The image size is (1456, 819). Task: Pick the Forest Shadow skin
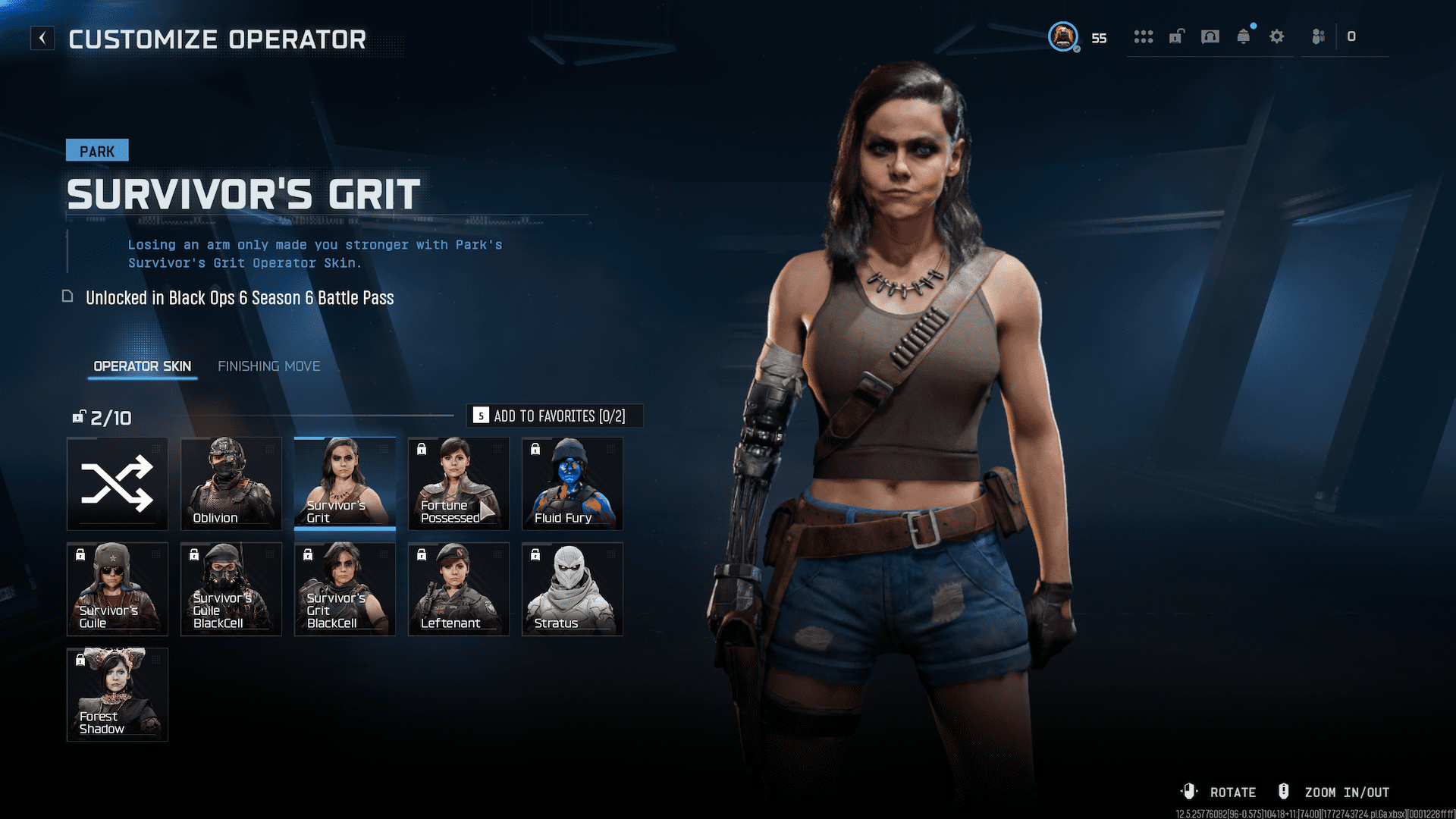118,694
